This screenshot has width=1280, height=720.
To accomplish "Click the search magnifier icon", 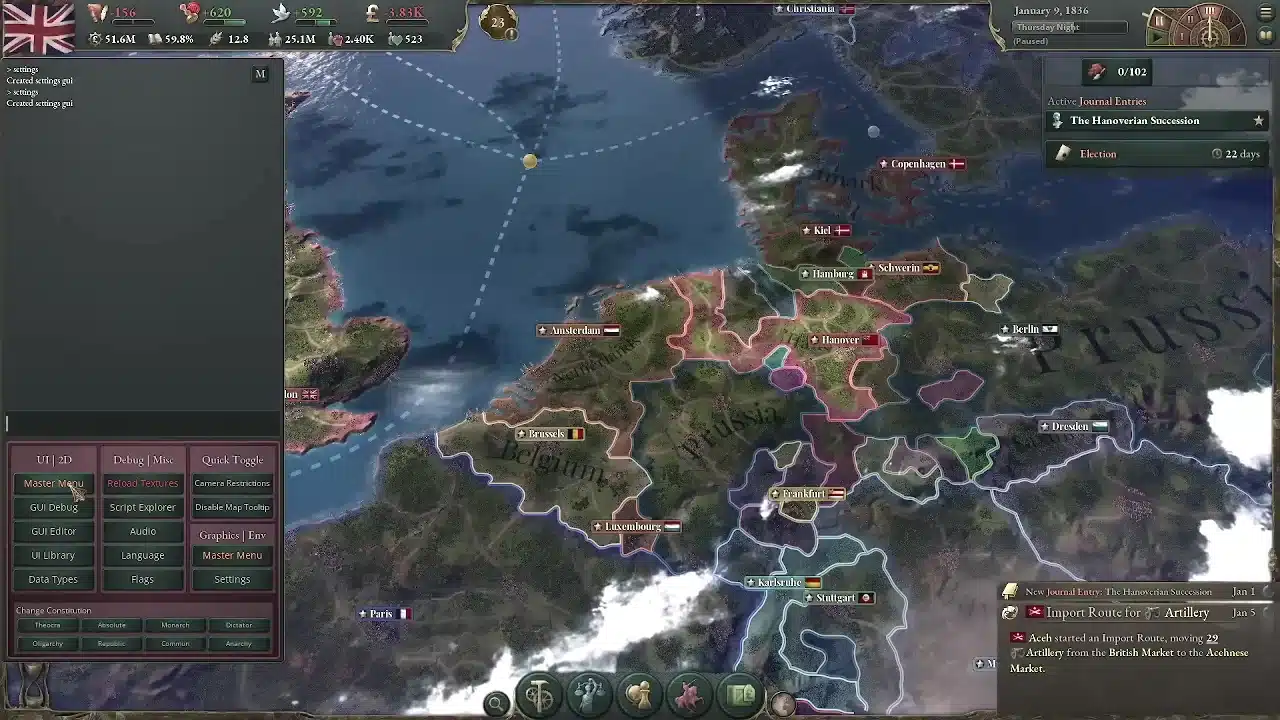I will coord(497,704).
